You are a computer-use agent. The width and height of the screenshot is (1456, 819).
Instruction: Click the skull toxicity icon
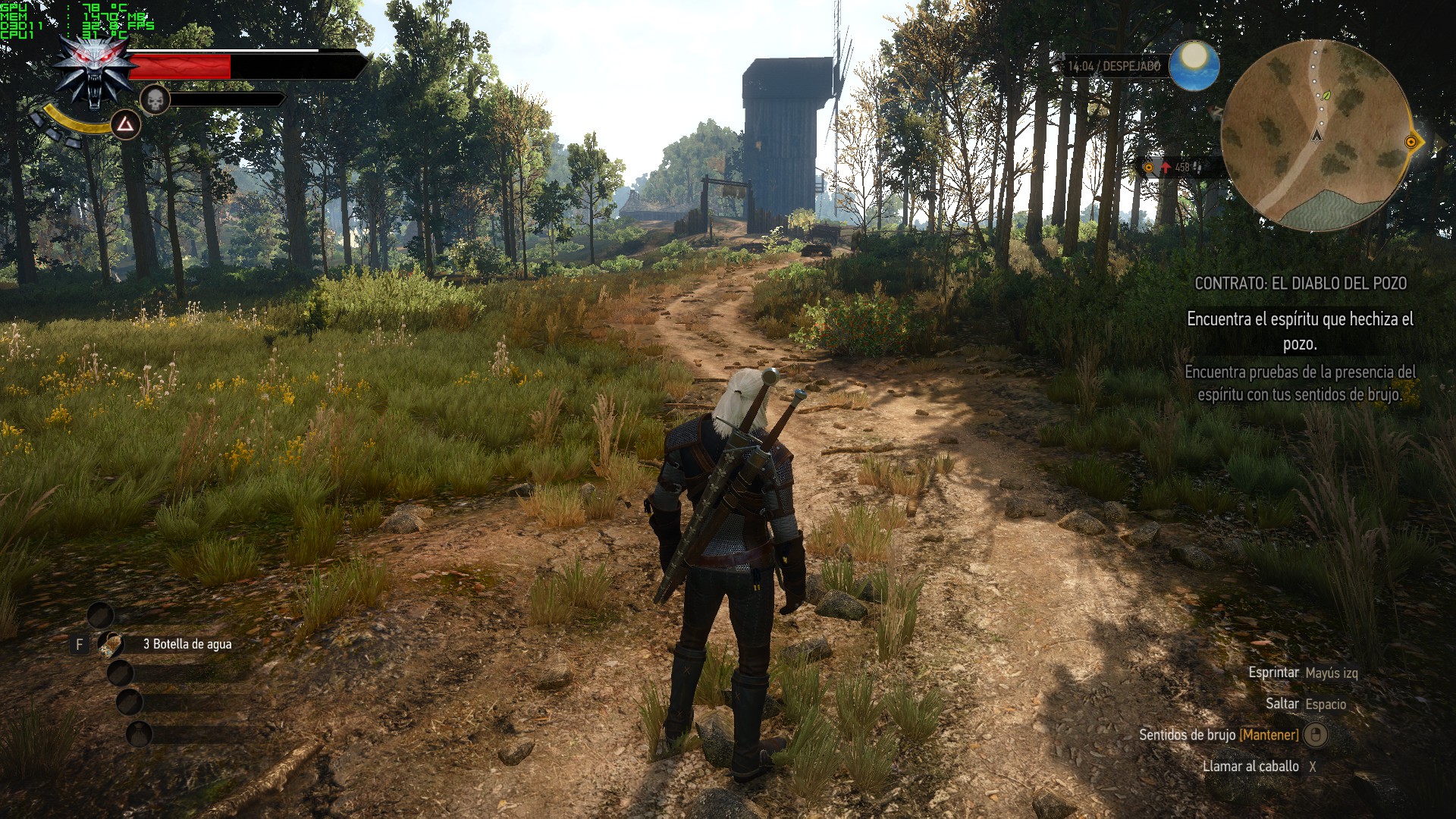pos(155,99)
